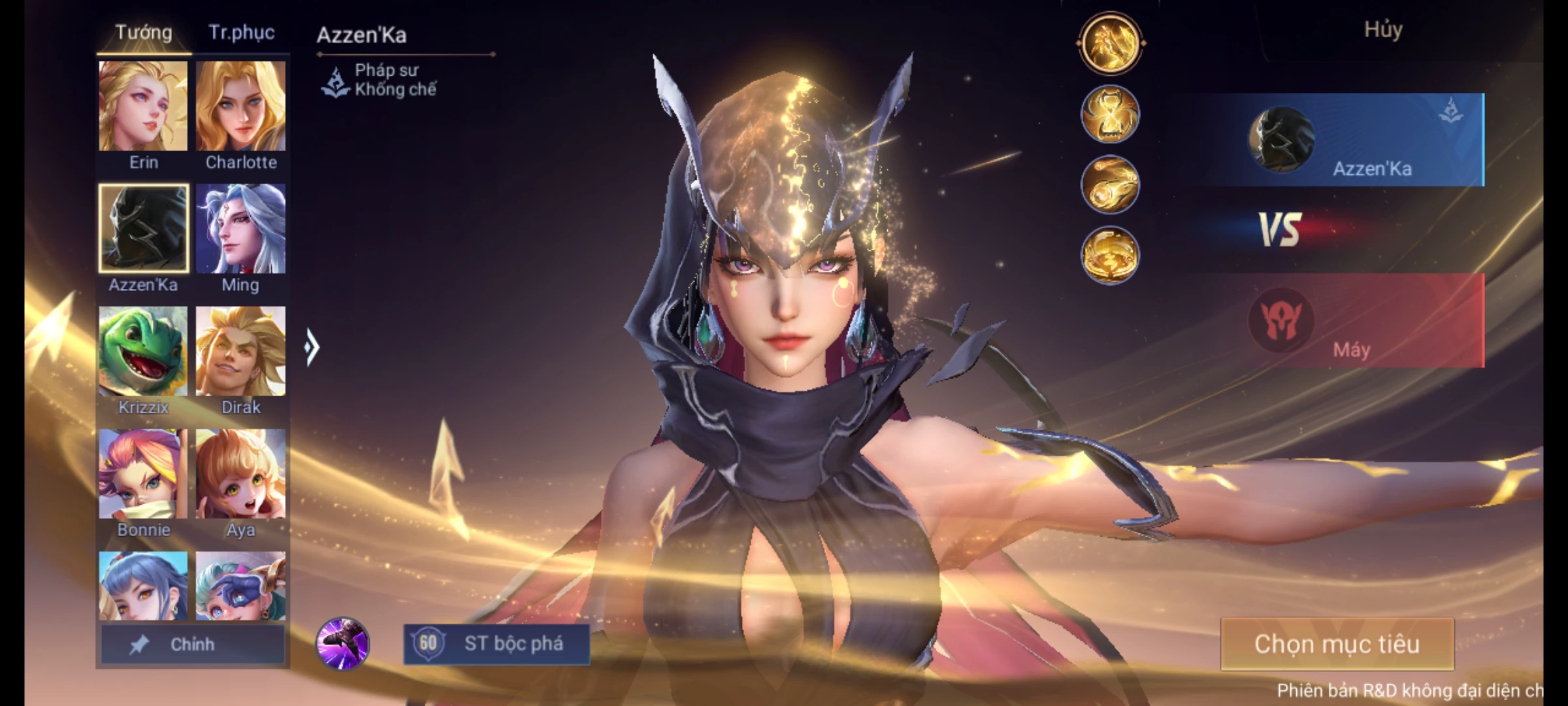Open the ST bộc phá arcana setup

click(x=497, y=644)
